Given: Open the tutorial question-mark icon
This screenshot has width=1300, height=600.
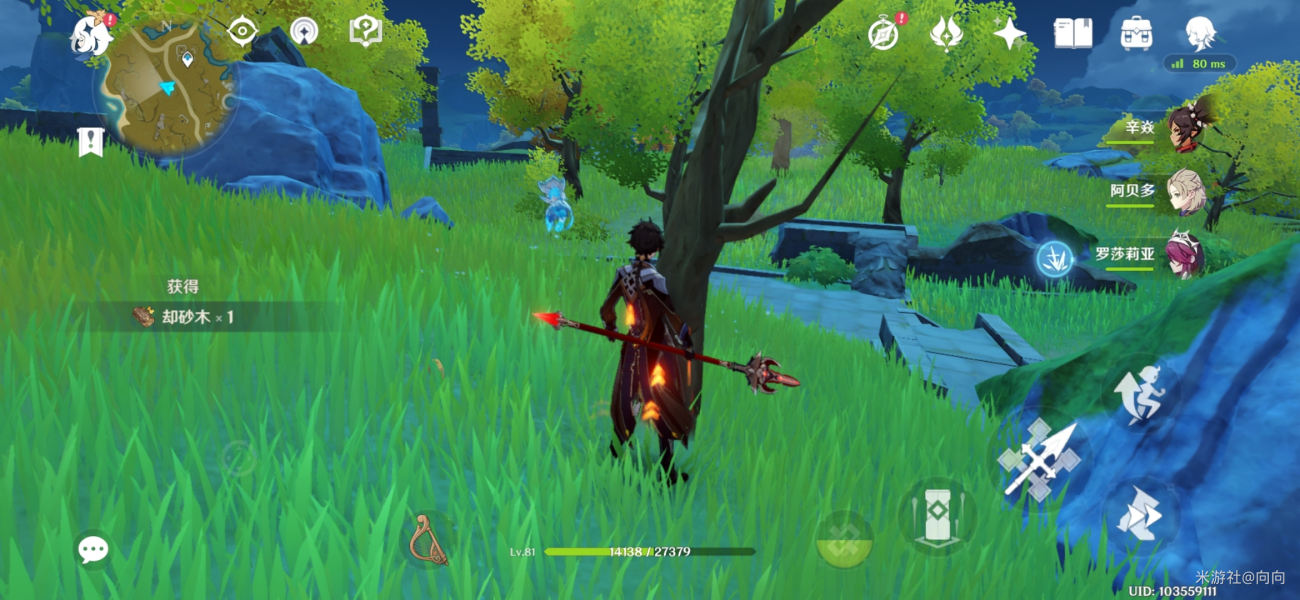Looking at the screenshot, I should tap(365, 32).
